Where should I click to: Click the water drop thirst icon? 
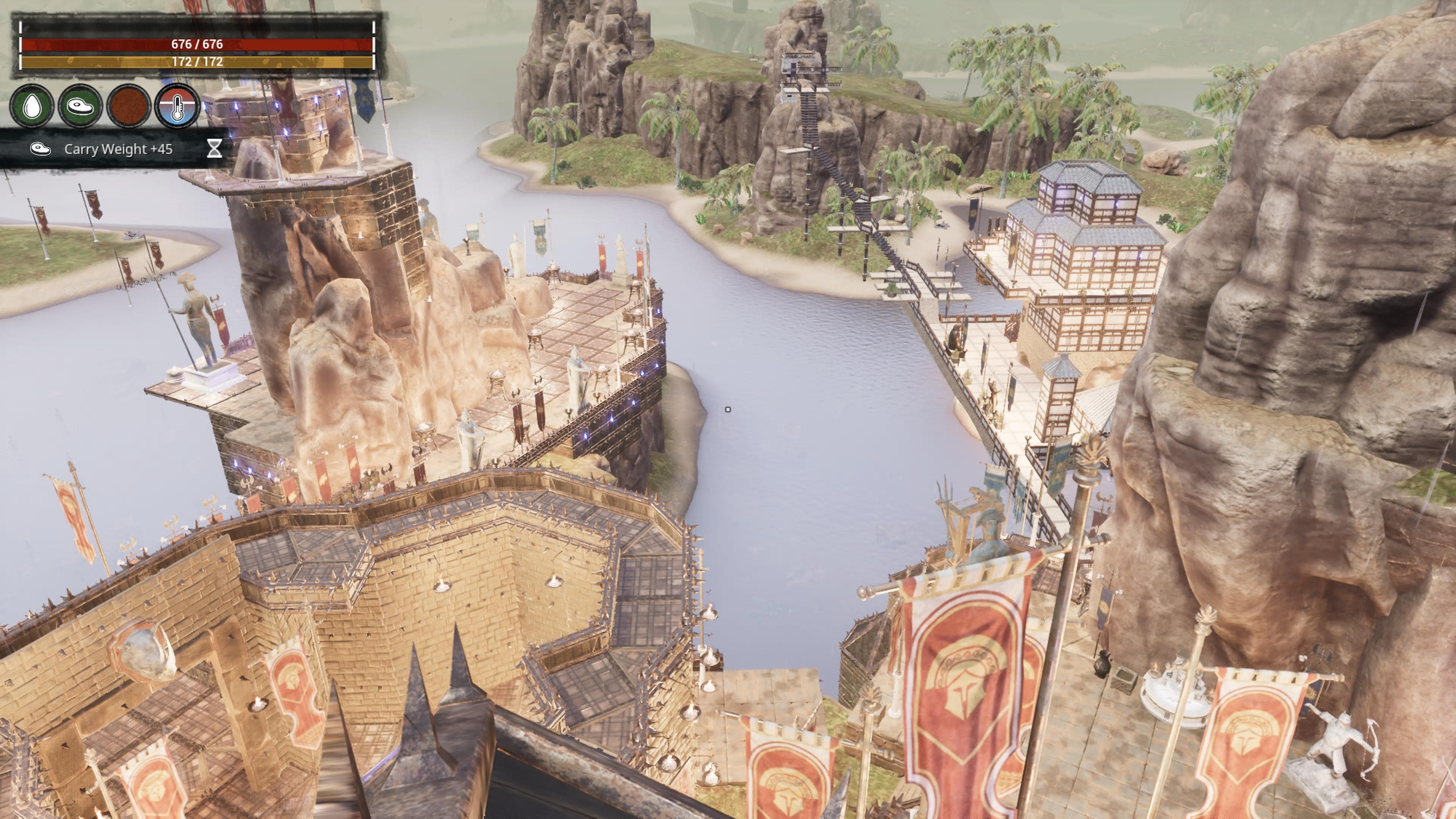pyautogui.click(x=32, y=106)
